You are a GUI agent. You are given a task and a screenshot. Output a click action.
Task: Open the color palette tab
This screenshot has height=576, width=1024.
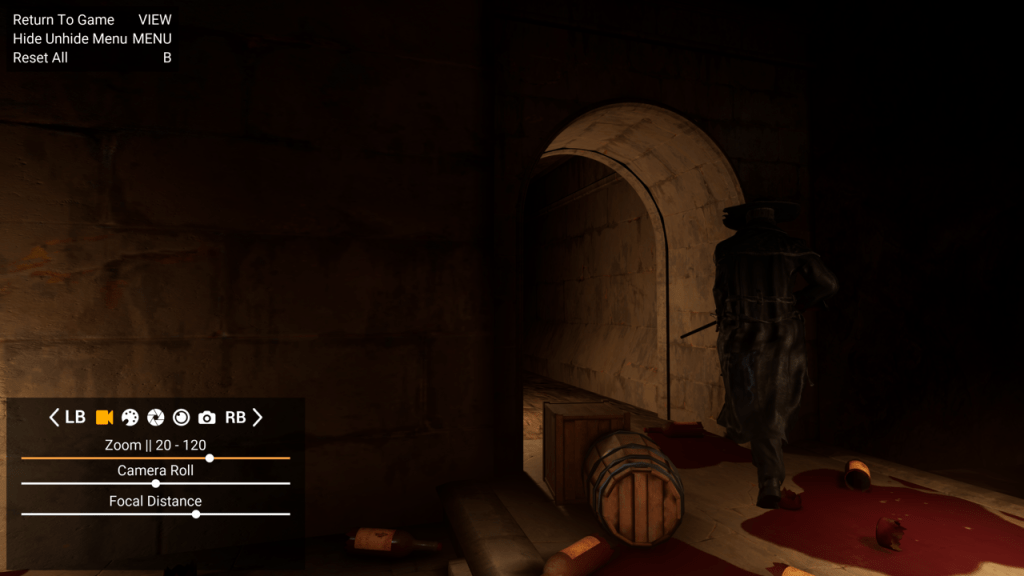(130, 417)
